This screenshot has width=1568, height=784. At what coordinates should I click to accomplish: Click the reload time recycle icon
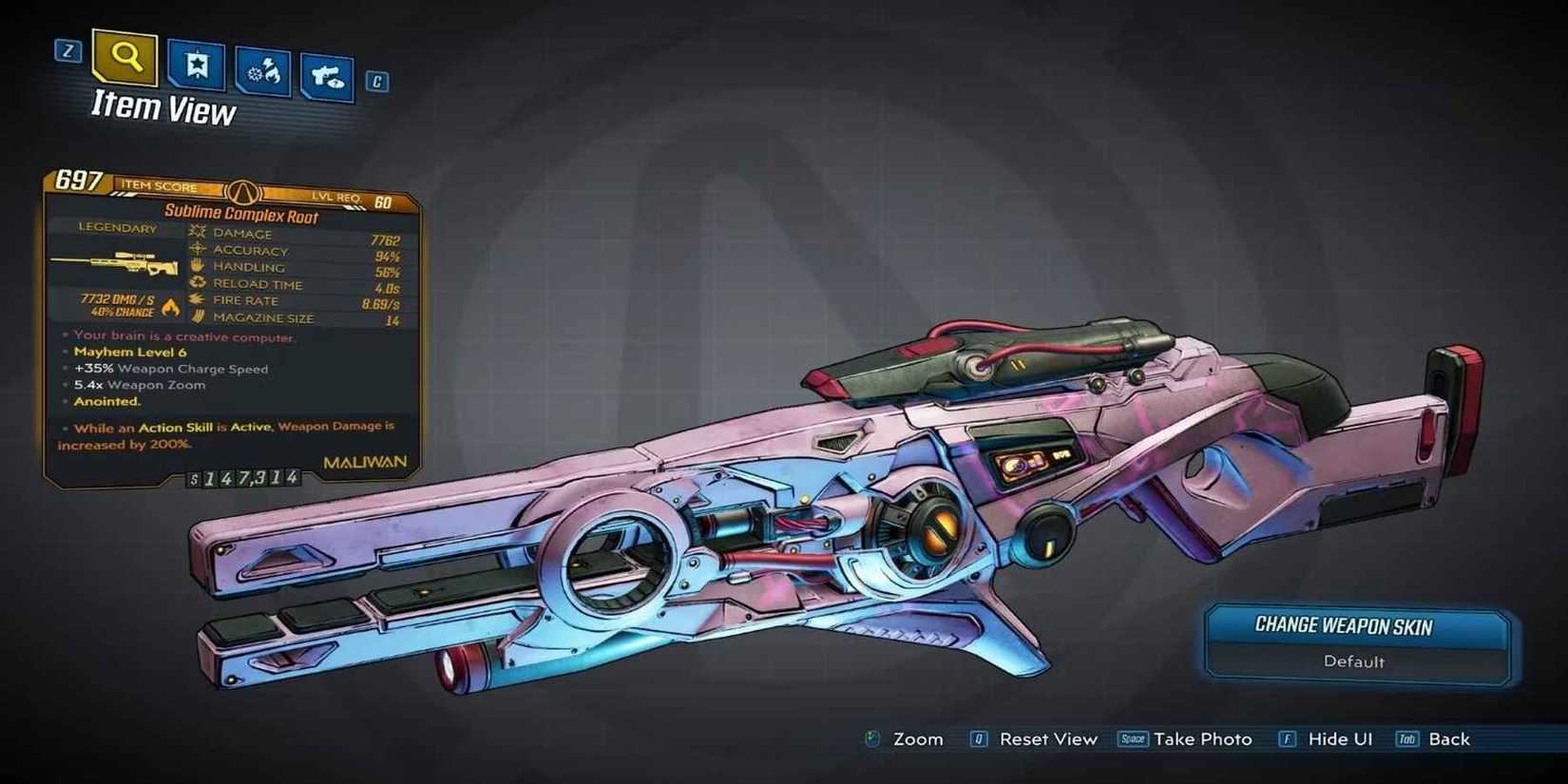196,282
